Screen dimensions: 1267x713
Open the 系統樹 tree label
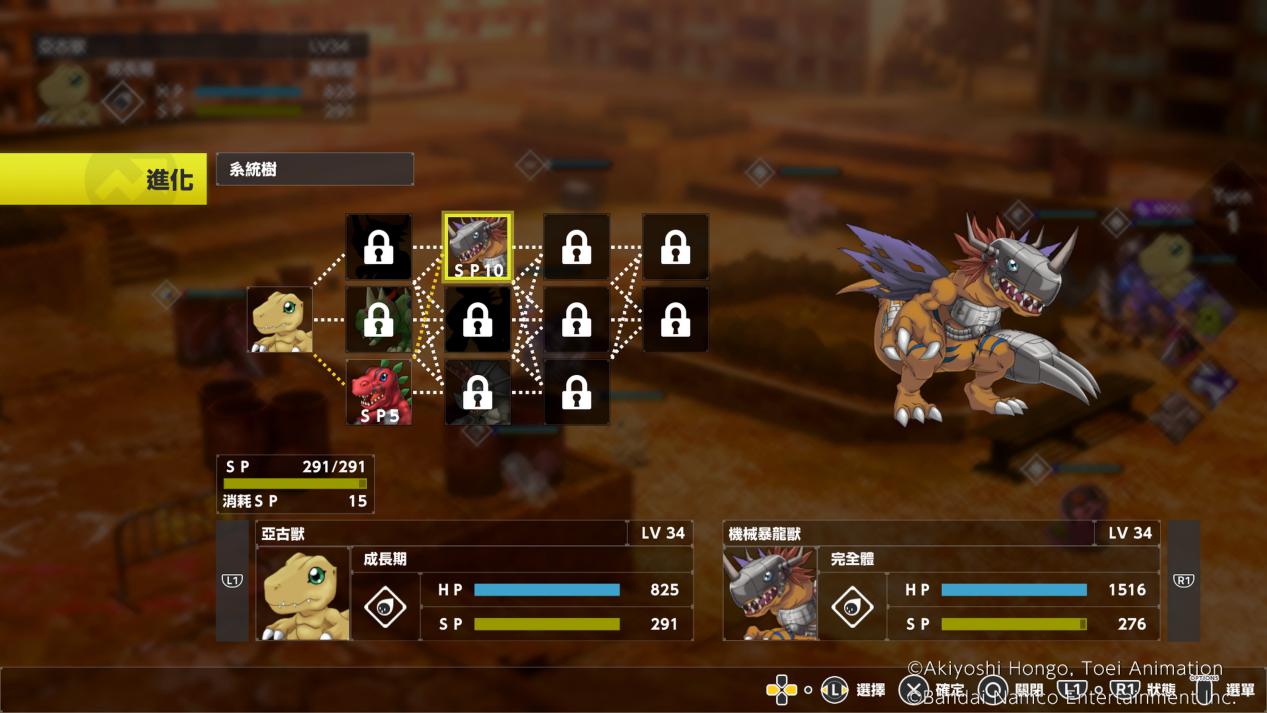pos(314,169)
